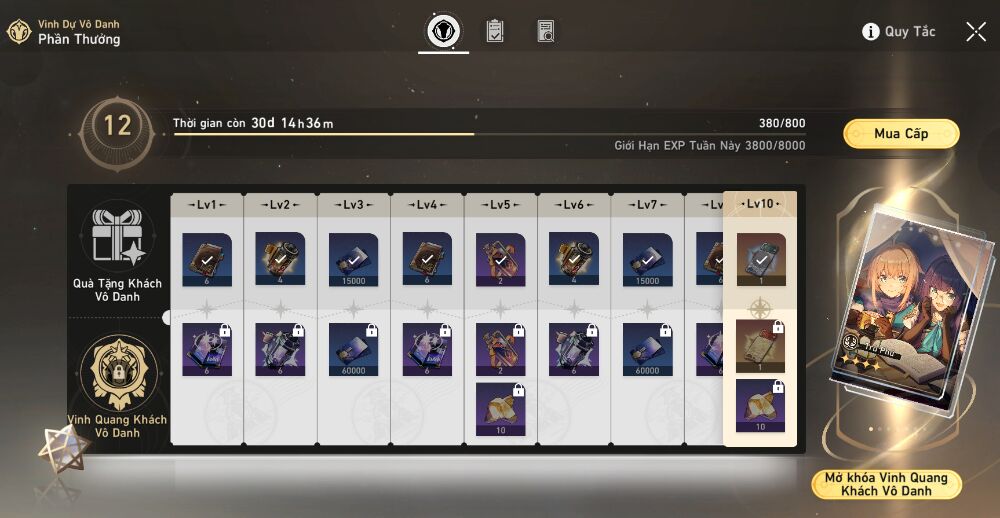Click the Vinh Quang Khách Vô Danh emblem
Screen dimensions: 1000x518
pos(117,372)
